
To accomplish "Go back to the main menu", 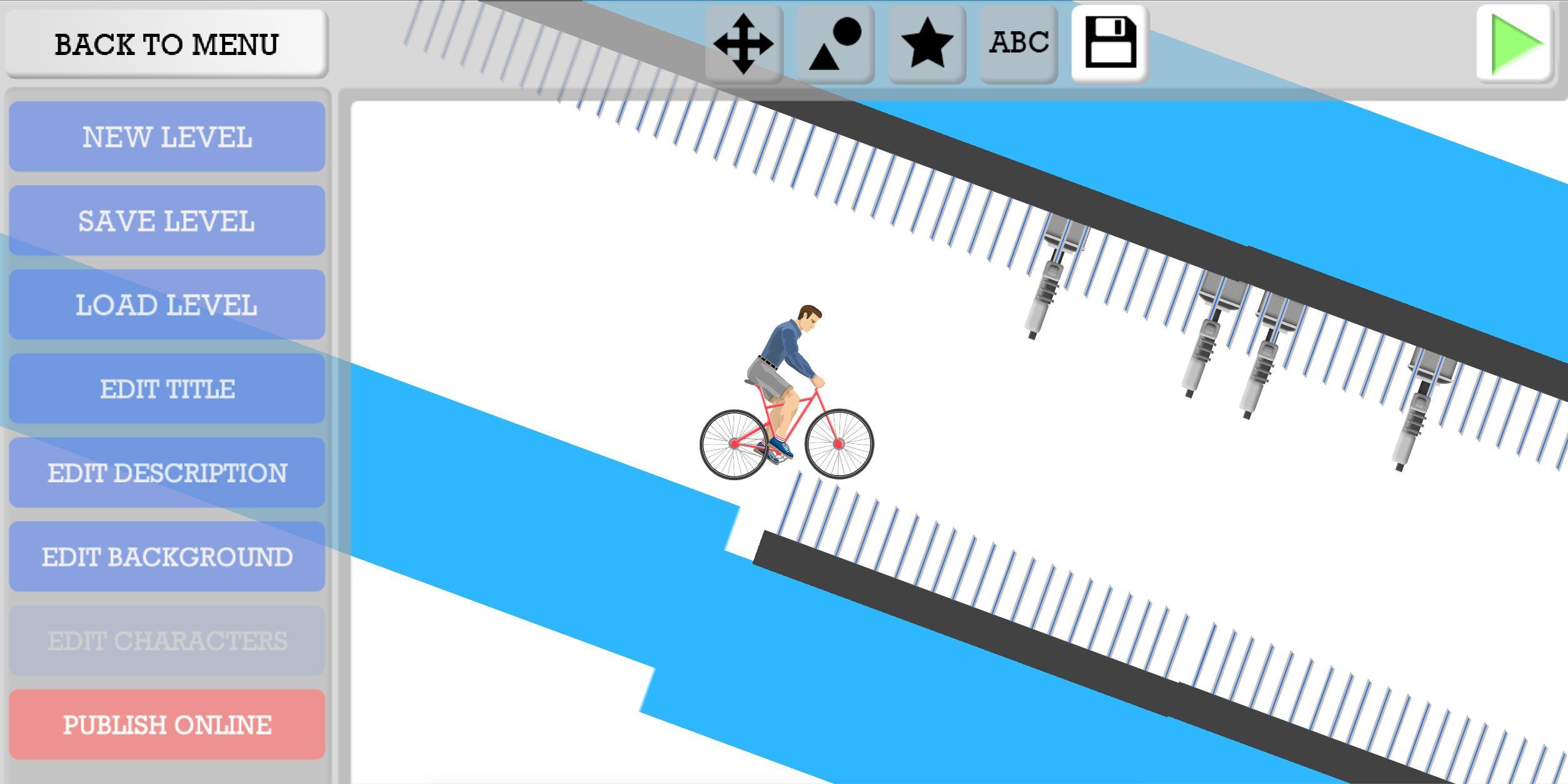I will [x=166, y=44].
